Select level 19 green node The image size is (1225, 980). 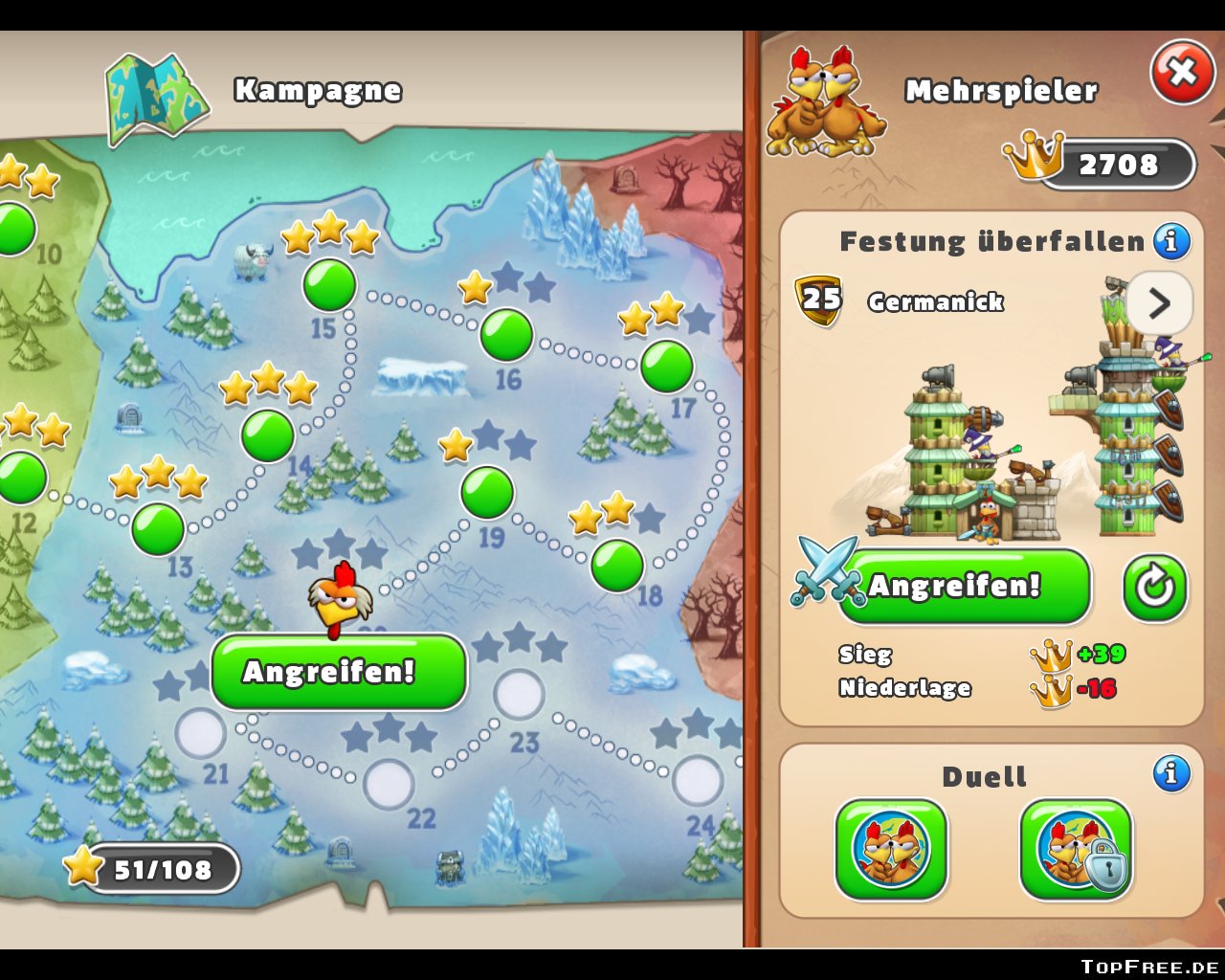pos(487,492)
